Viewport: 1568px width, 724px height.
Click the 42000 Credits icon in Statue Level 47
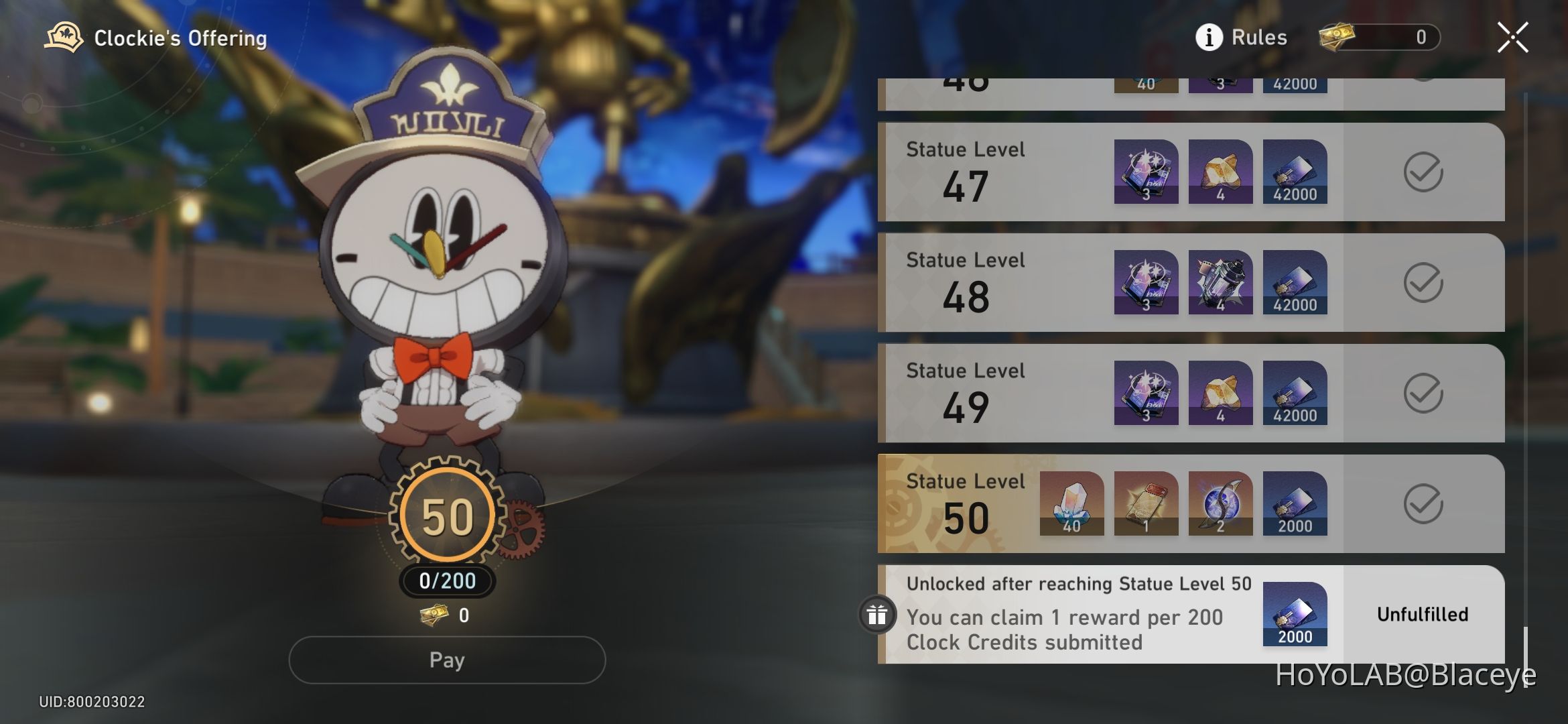[x=1295, y=173]
